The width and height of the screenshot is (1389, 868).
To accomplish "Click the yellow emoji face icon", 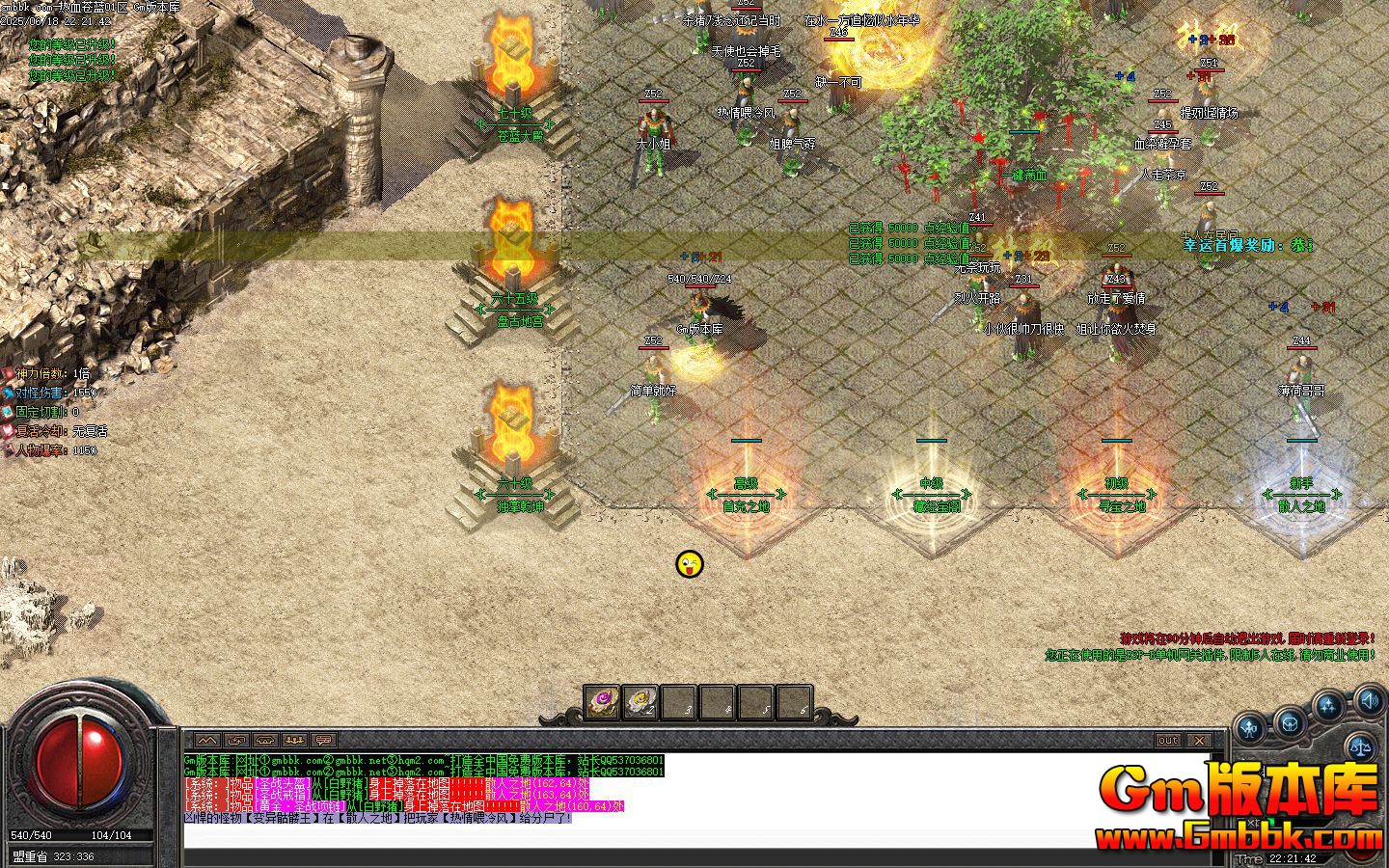I will tap(690, 564).
